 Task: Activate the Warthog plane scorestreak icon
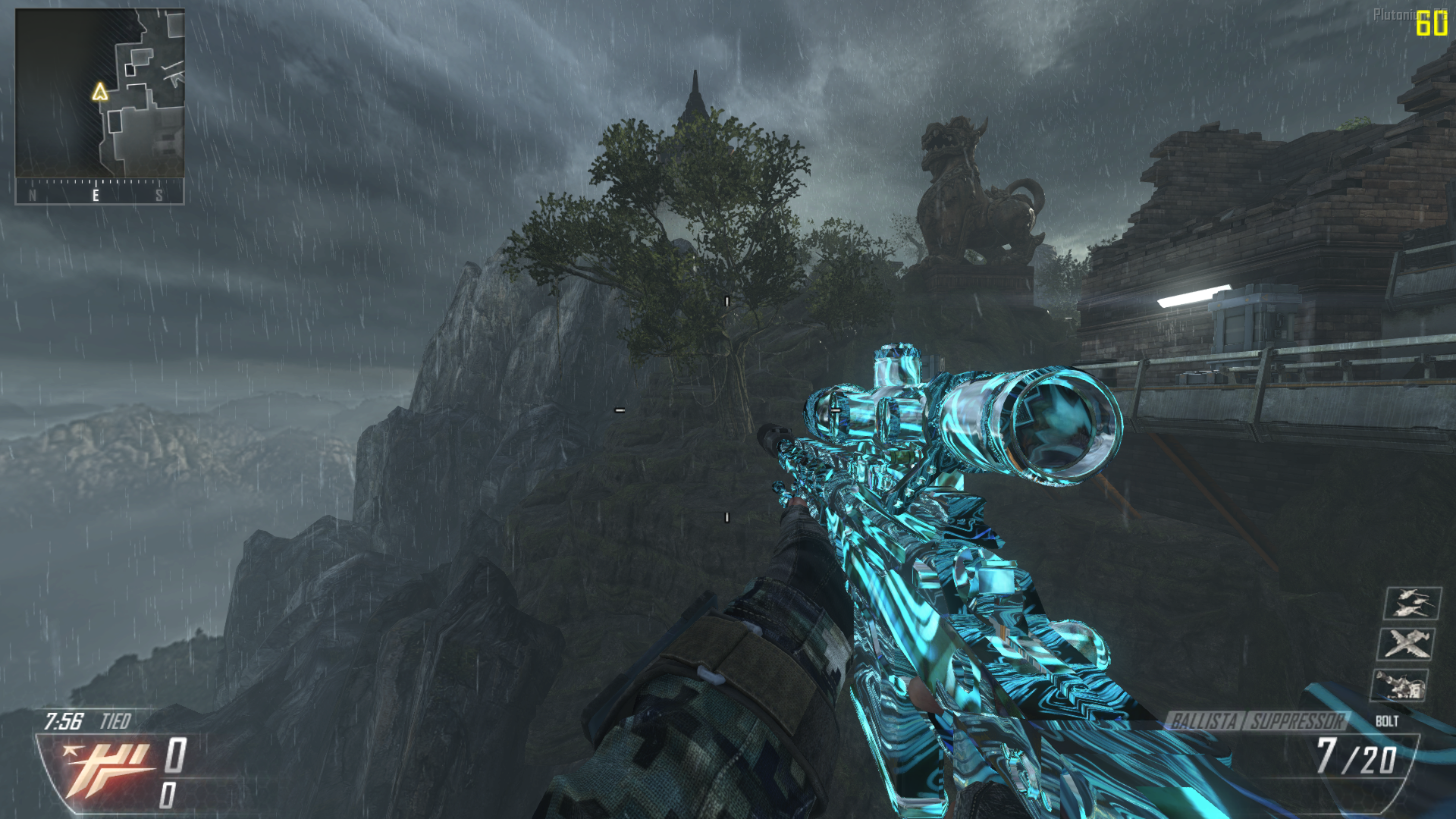point(1405,644)
